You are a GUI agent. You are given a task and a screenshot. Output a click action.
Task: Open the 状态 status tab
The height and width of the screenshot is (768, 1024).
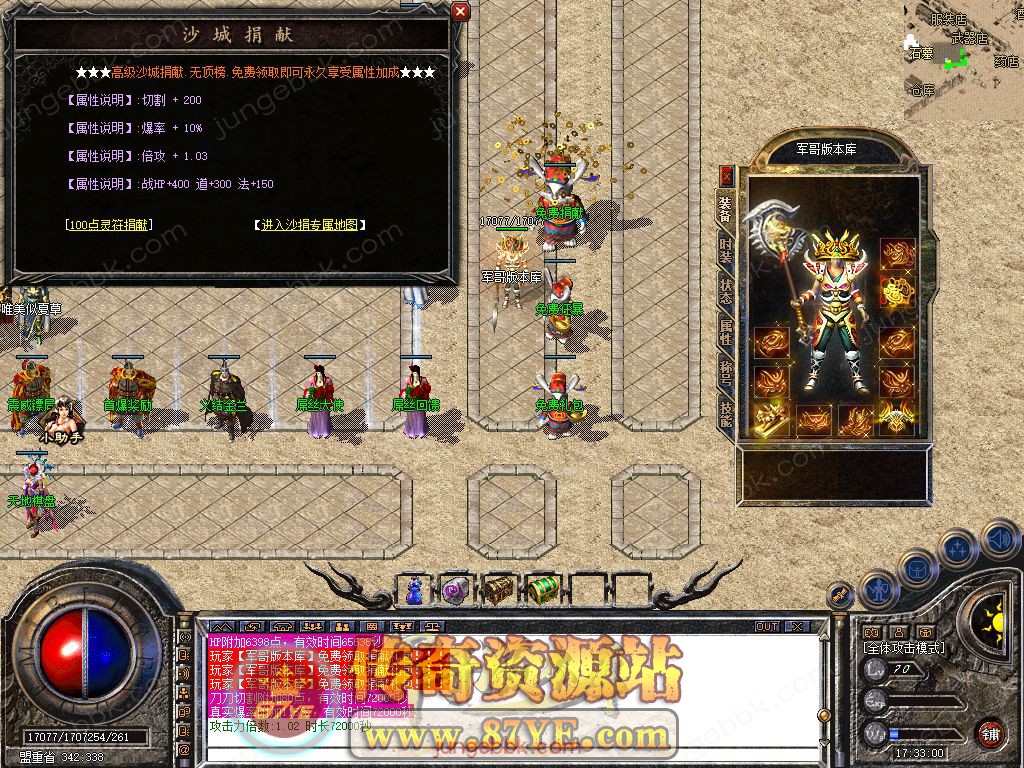(726, 291)
